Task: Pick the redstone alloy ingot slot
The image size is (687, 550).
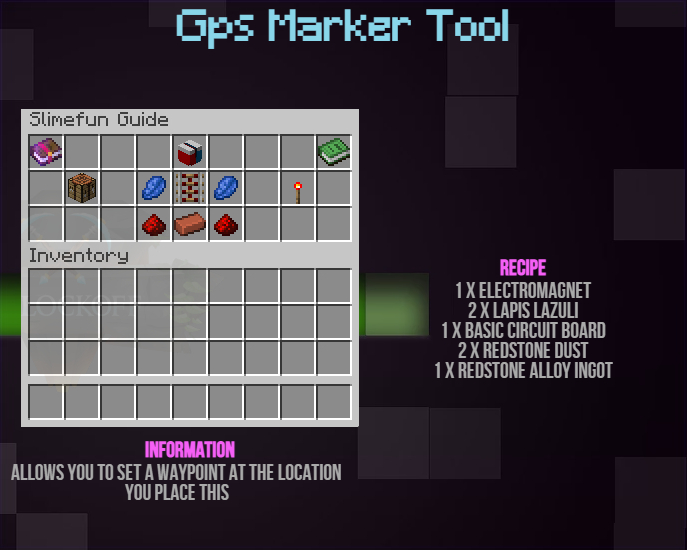Action: [190, 224]
